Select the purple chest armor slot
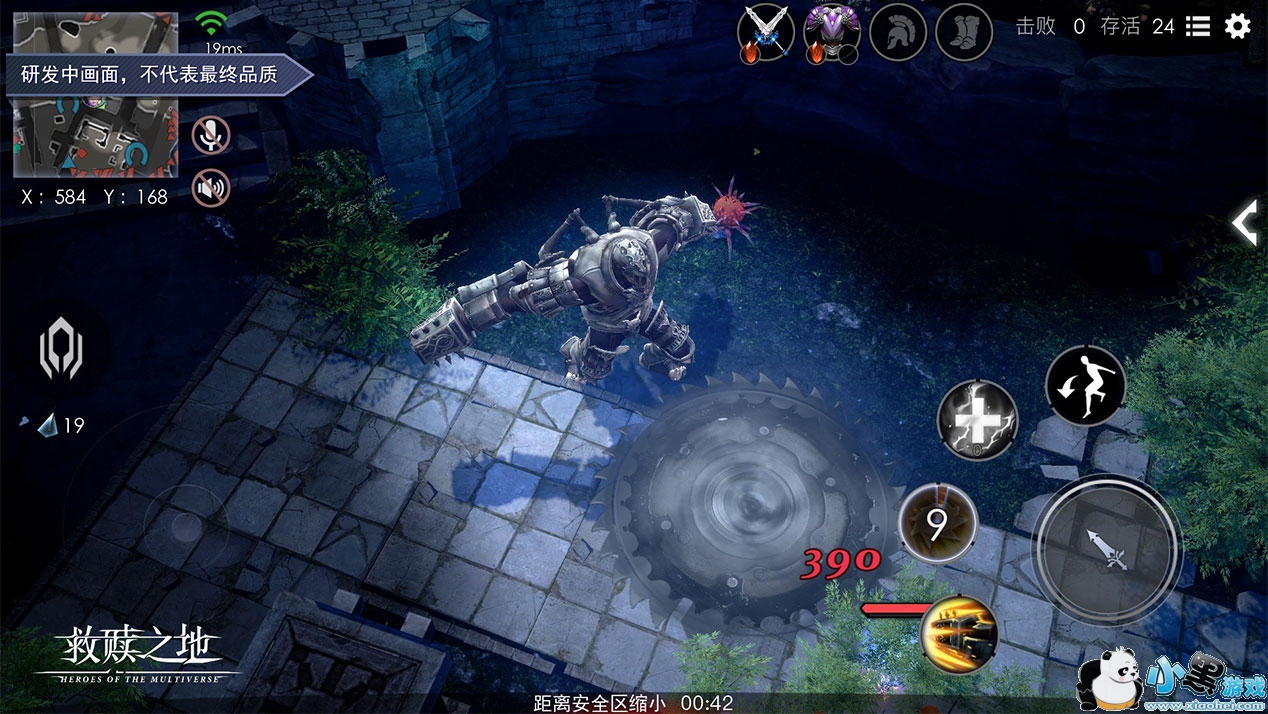1268x714 pixels. [833, 32]
